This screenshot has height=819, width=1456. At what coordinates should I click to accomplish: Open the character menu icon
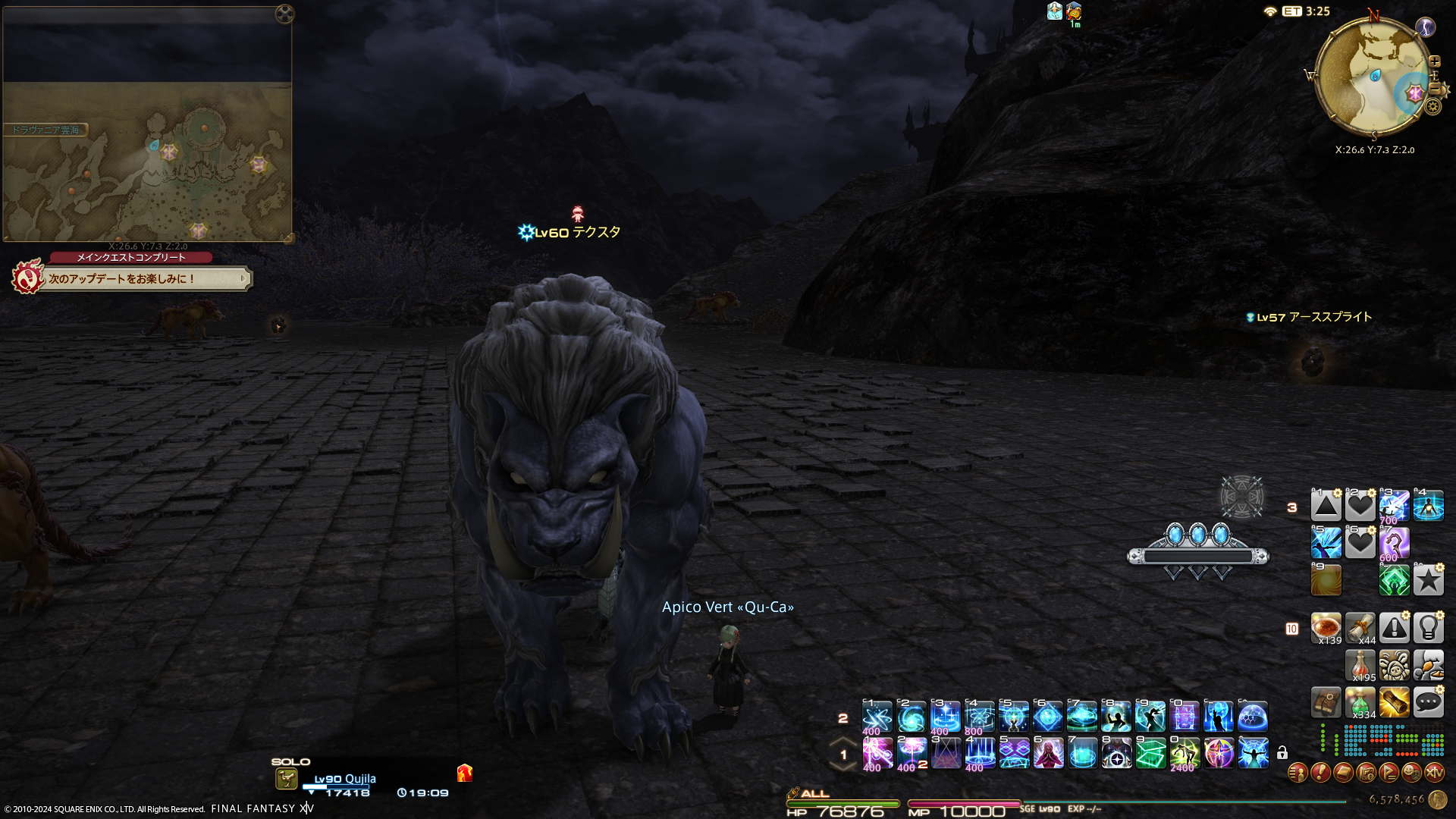pos(1298,773)
